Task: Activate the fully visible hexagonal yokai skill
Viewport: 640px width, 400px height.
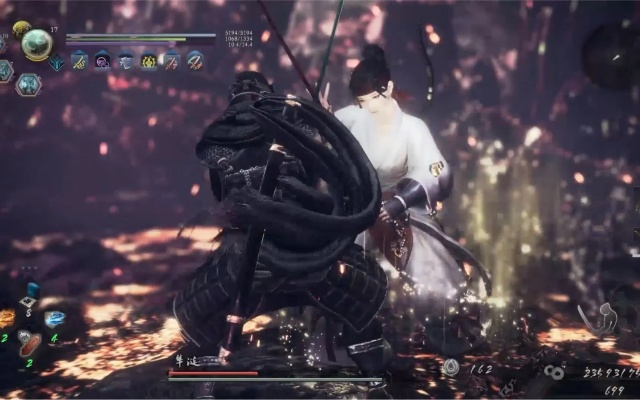Action: (29, 85)
